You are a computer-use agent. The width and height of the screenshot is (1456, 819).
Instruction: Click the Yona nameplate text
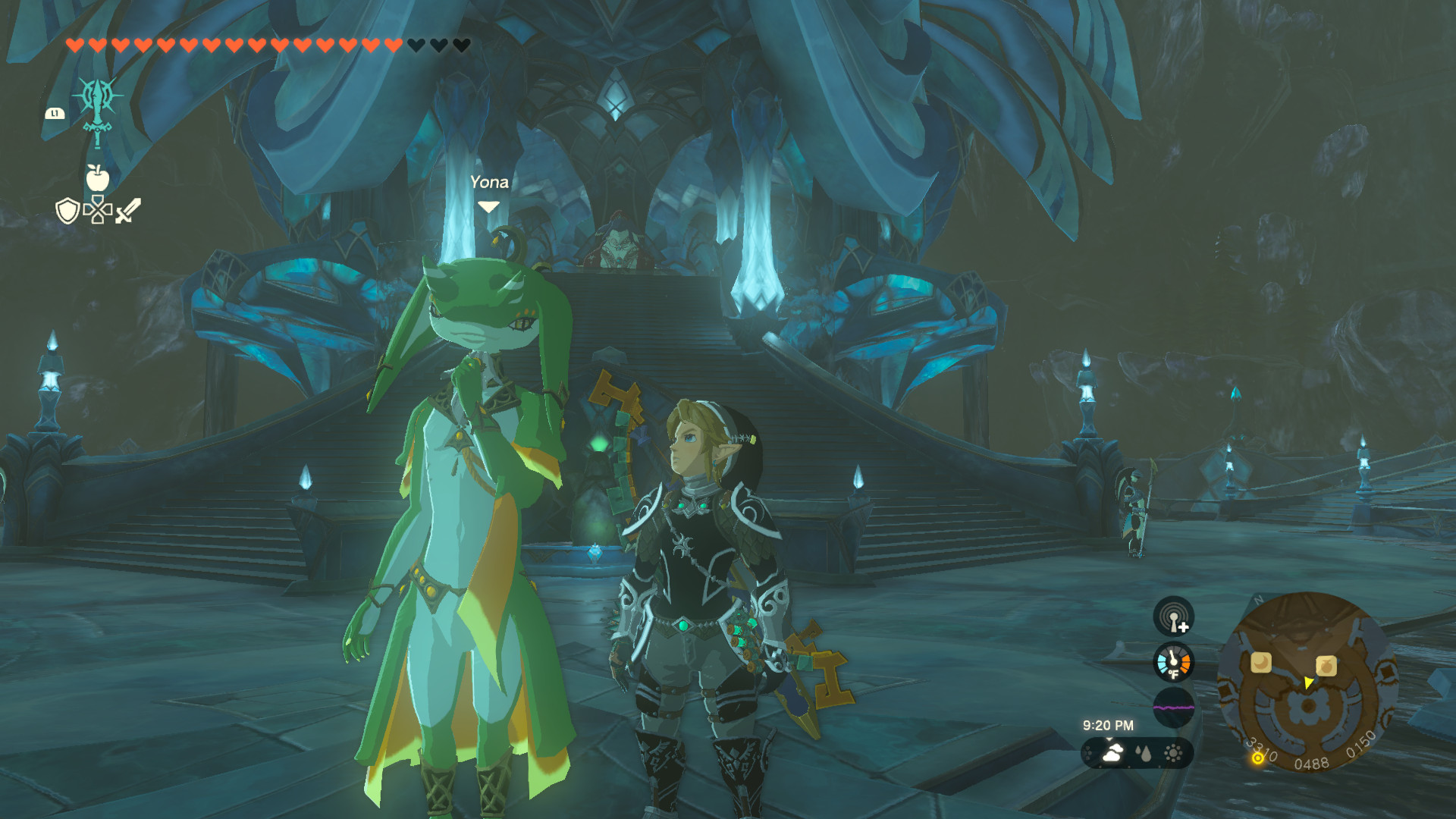point(490,182)
